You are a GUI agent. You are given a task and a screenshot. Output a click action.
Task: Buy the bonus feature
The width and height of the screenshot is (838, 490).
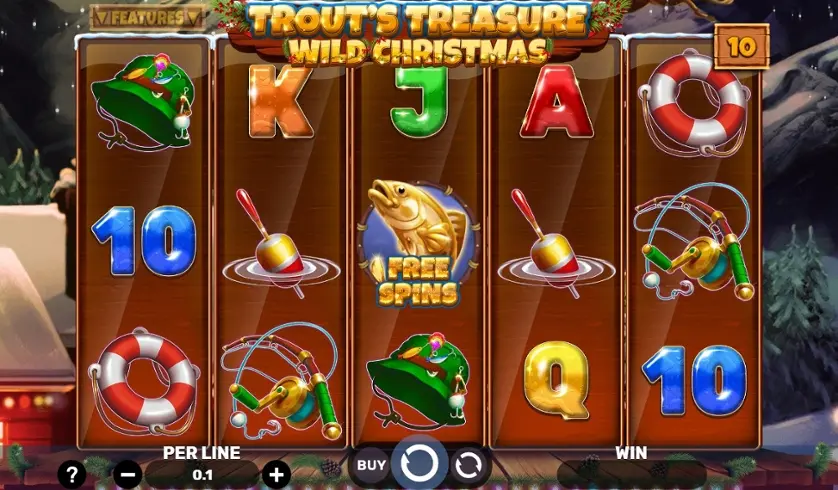[x=371, y=465]
